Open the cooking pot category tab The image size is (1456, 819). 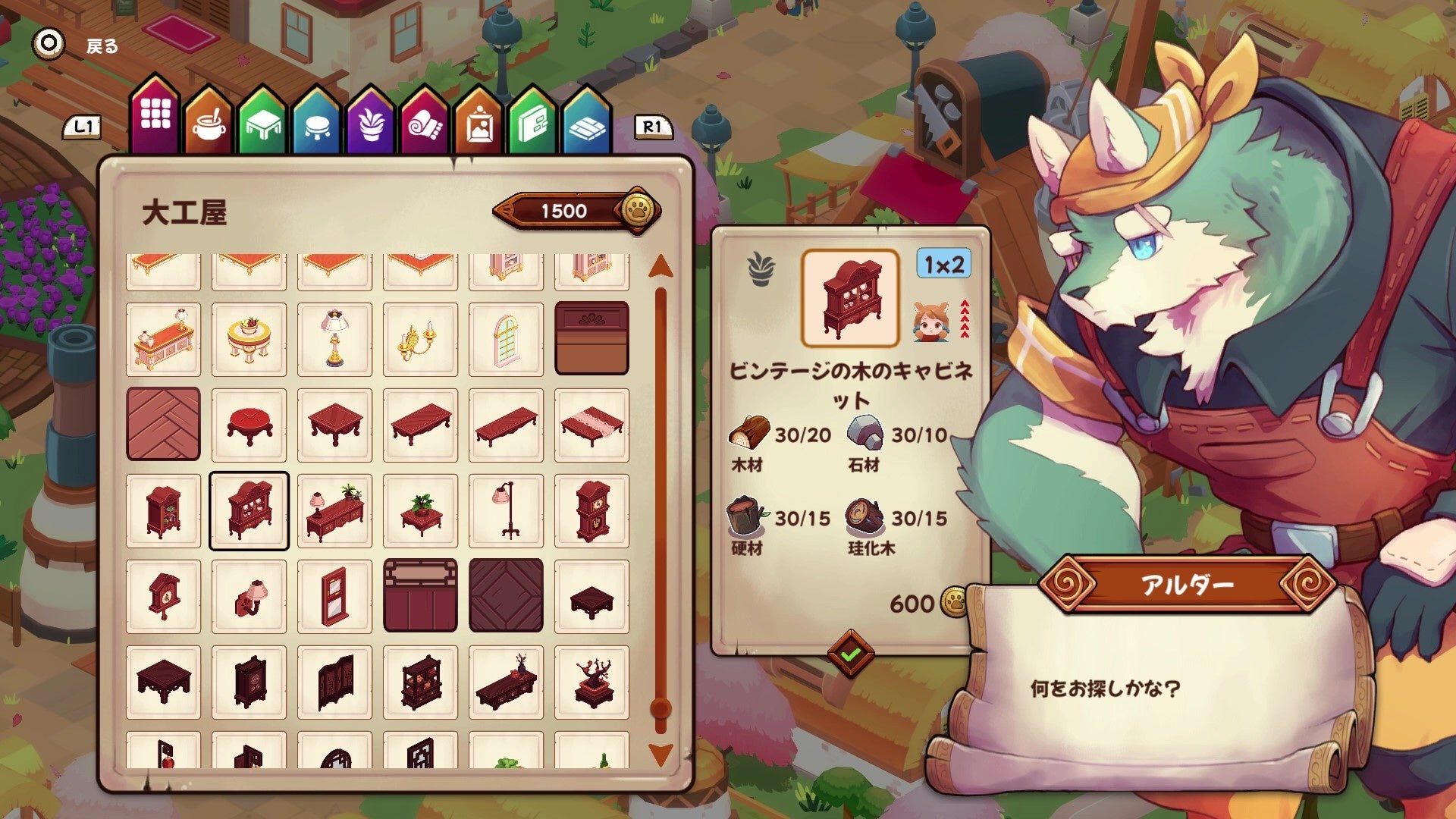pos(209,123)
